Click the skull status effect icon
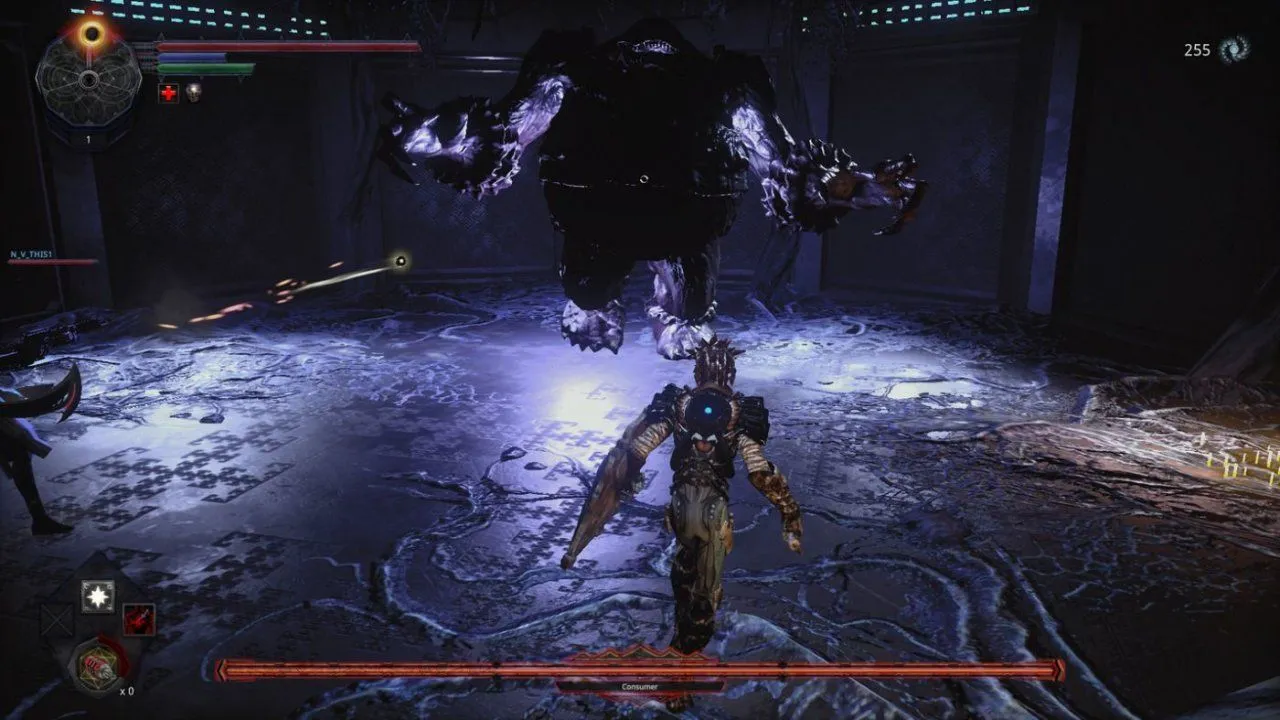Screen dimensions: 1280x720 [x=193, y=93]
